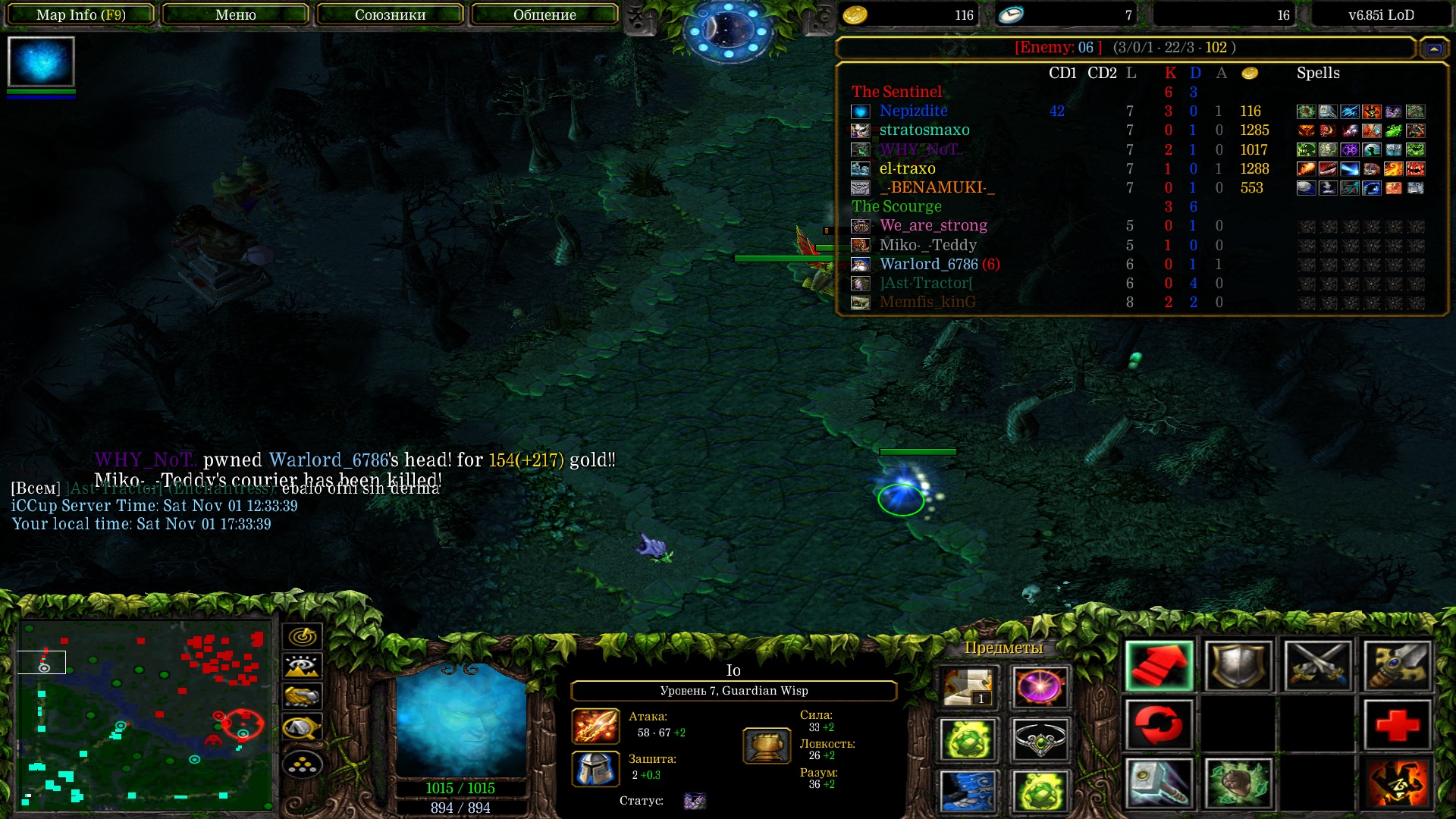The width and height of the screenshot is (1456, 819).
Task: Open the Союзники allies menu
Action: pos(390,14)
